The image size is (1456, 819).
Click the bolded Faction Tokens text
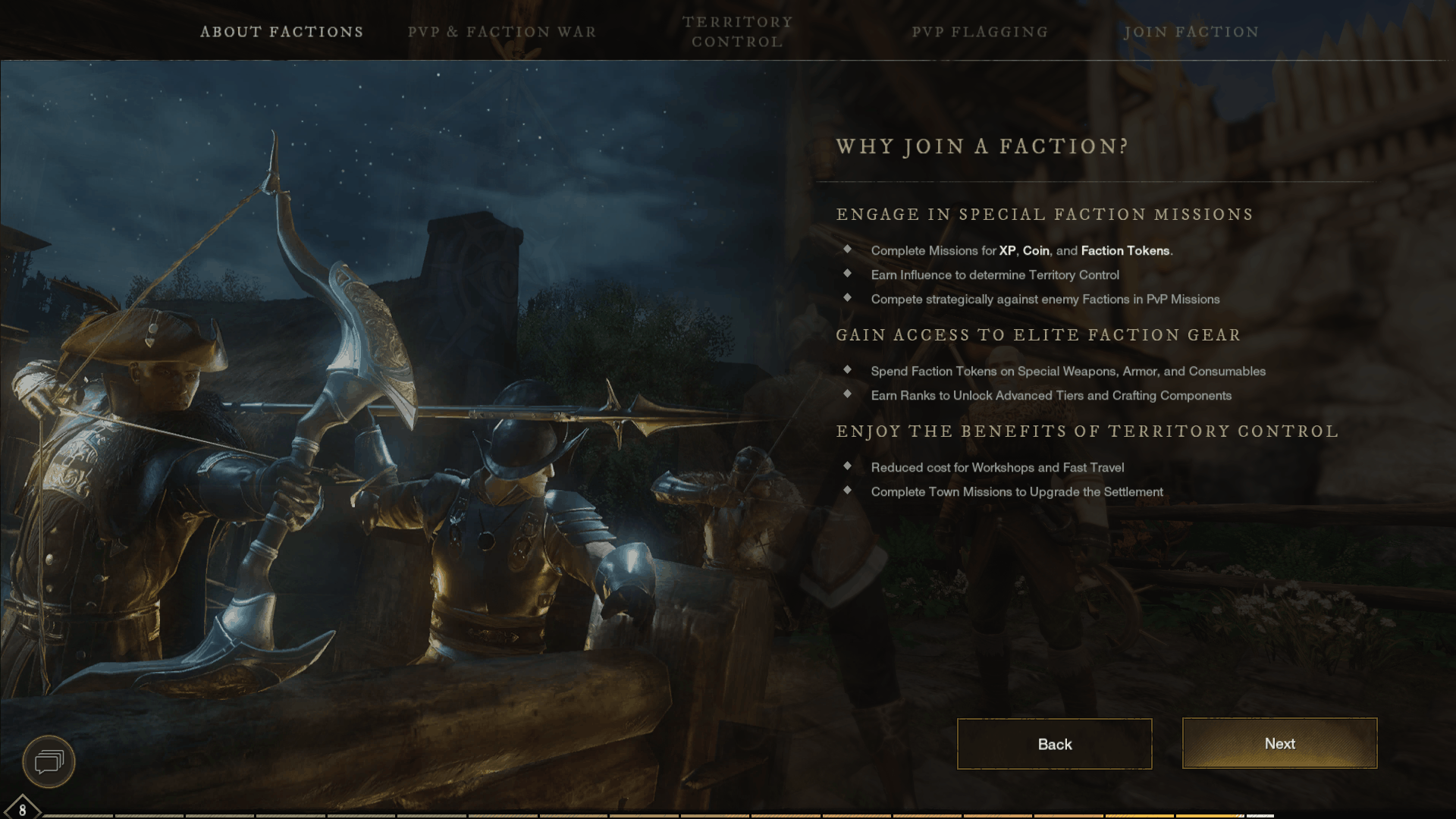(x=1125, y=250)
